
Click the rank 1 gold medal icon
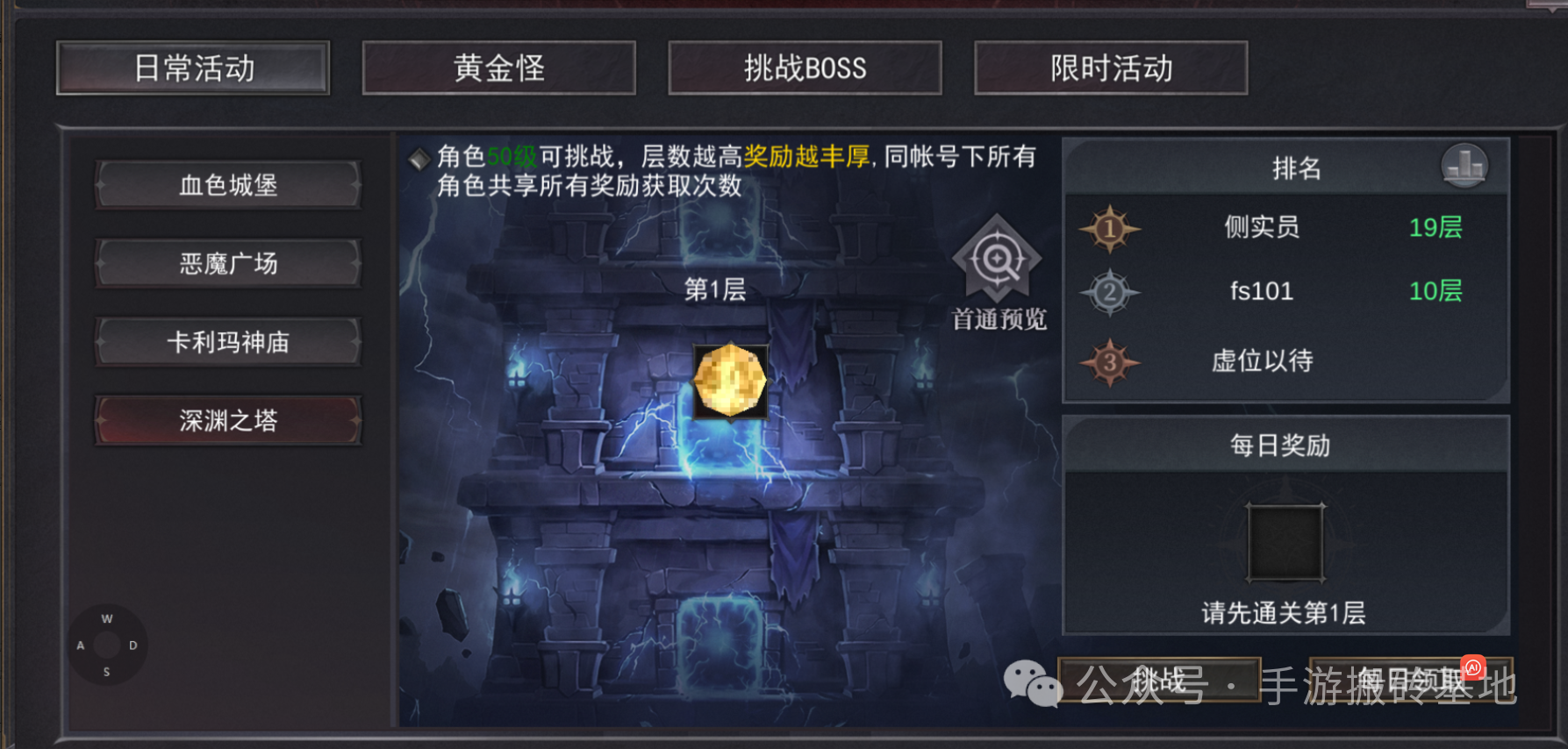pyautogui.click(x=1109, y=229)
